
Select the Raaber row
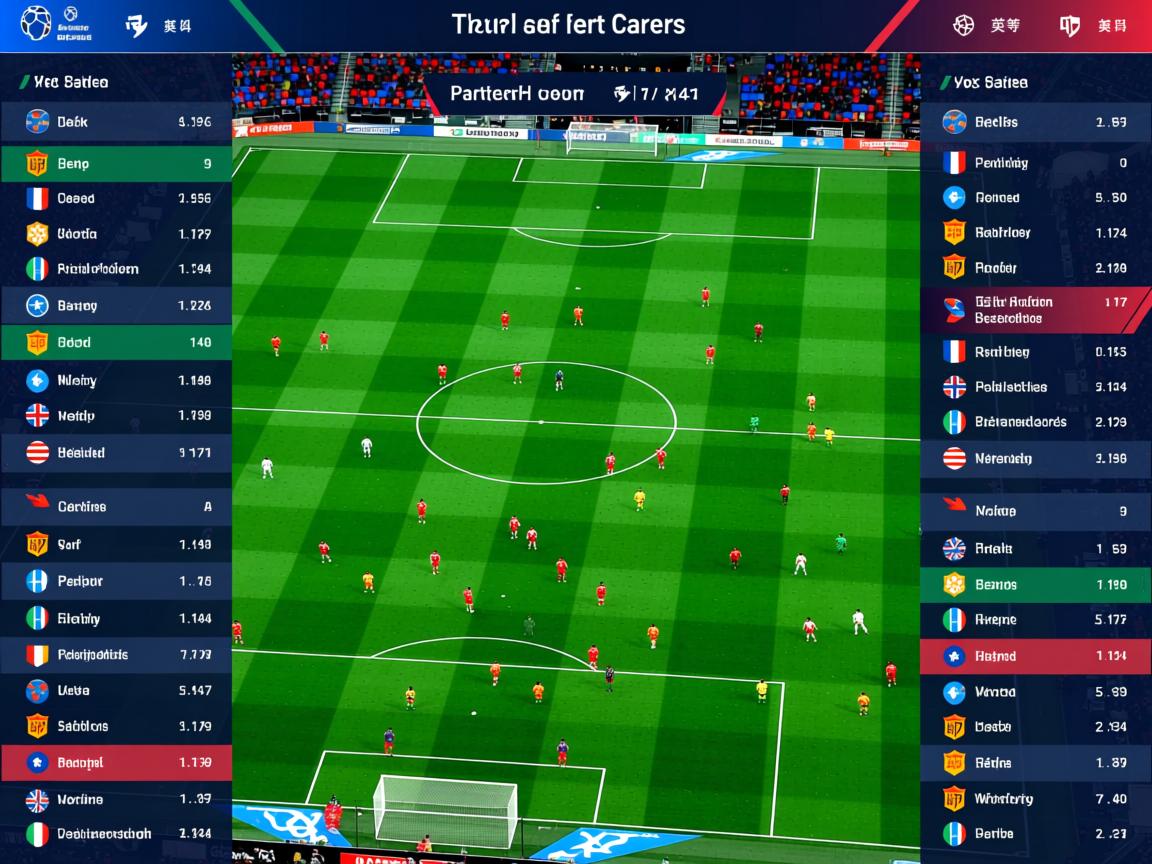[x=1036, y=268]
